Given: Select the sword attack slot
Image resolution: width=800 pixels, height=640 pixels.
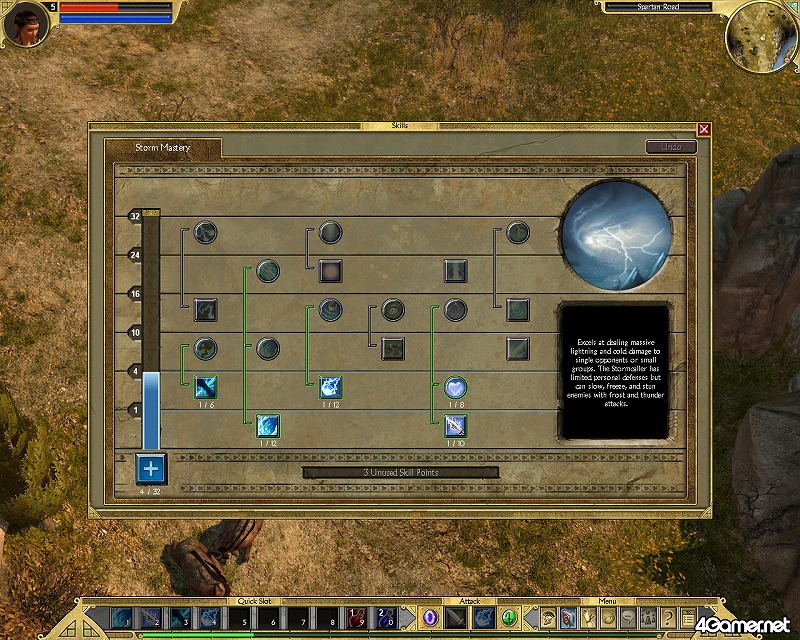Looking at the screenshot, I should (x=457, y=617).
